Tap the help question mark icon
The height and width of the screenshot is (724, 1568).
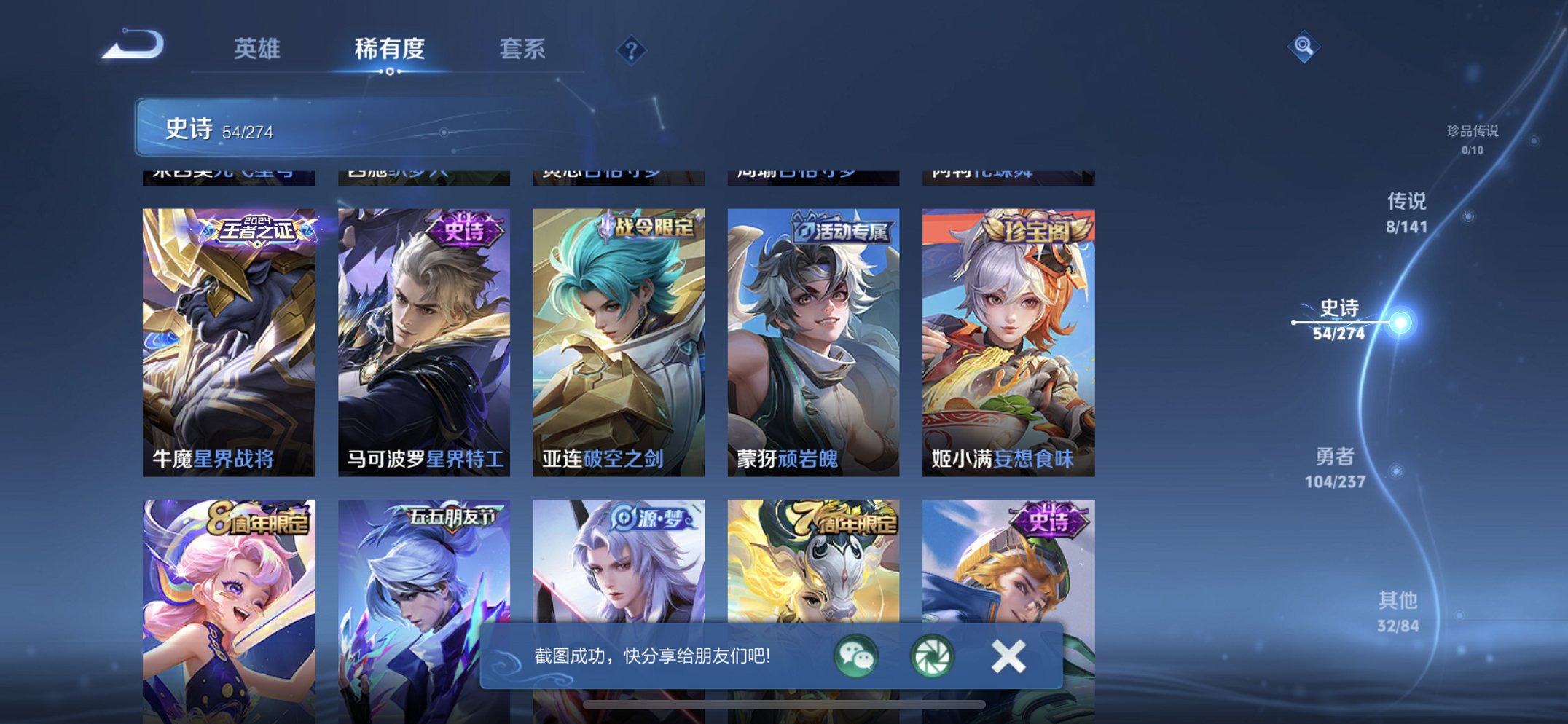pos(632,50)
